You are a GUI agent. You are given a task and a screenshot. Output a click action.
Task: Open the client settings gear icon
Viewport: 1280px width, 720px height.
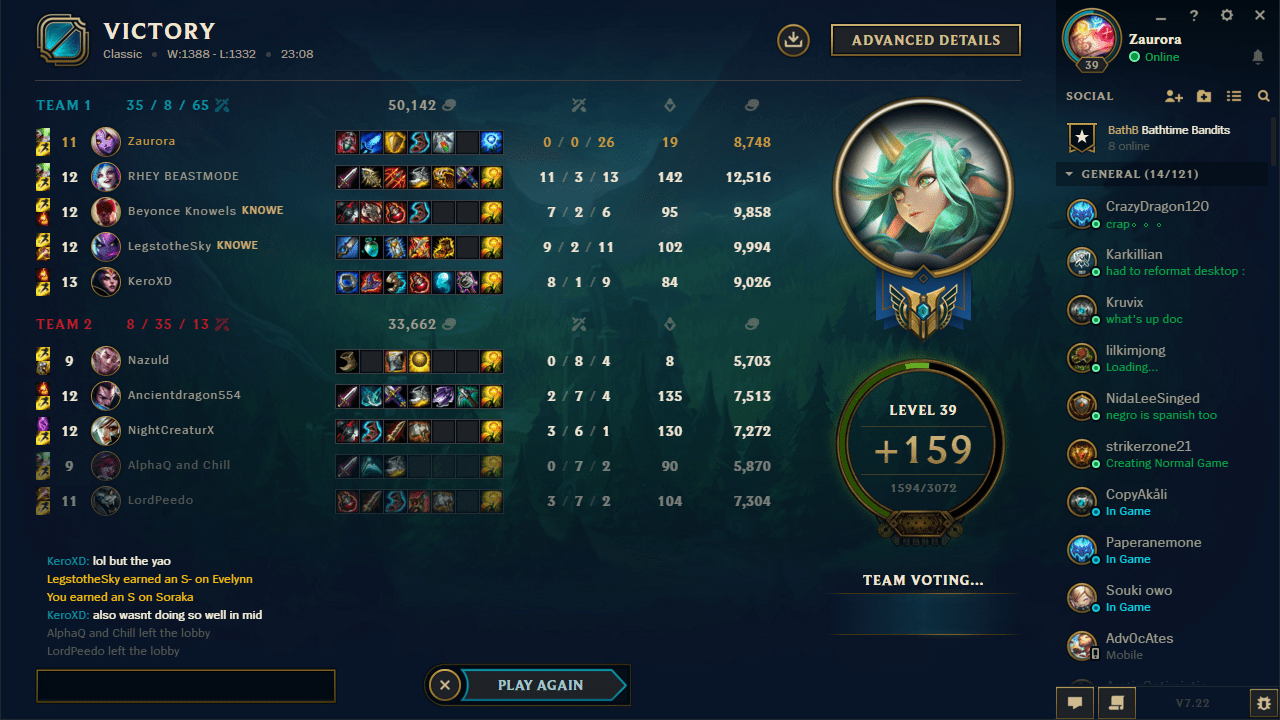coord(1226,16)
